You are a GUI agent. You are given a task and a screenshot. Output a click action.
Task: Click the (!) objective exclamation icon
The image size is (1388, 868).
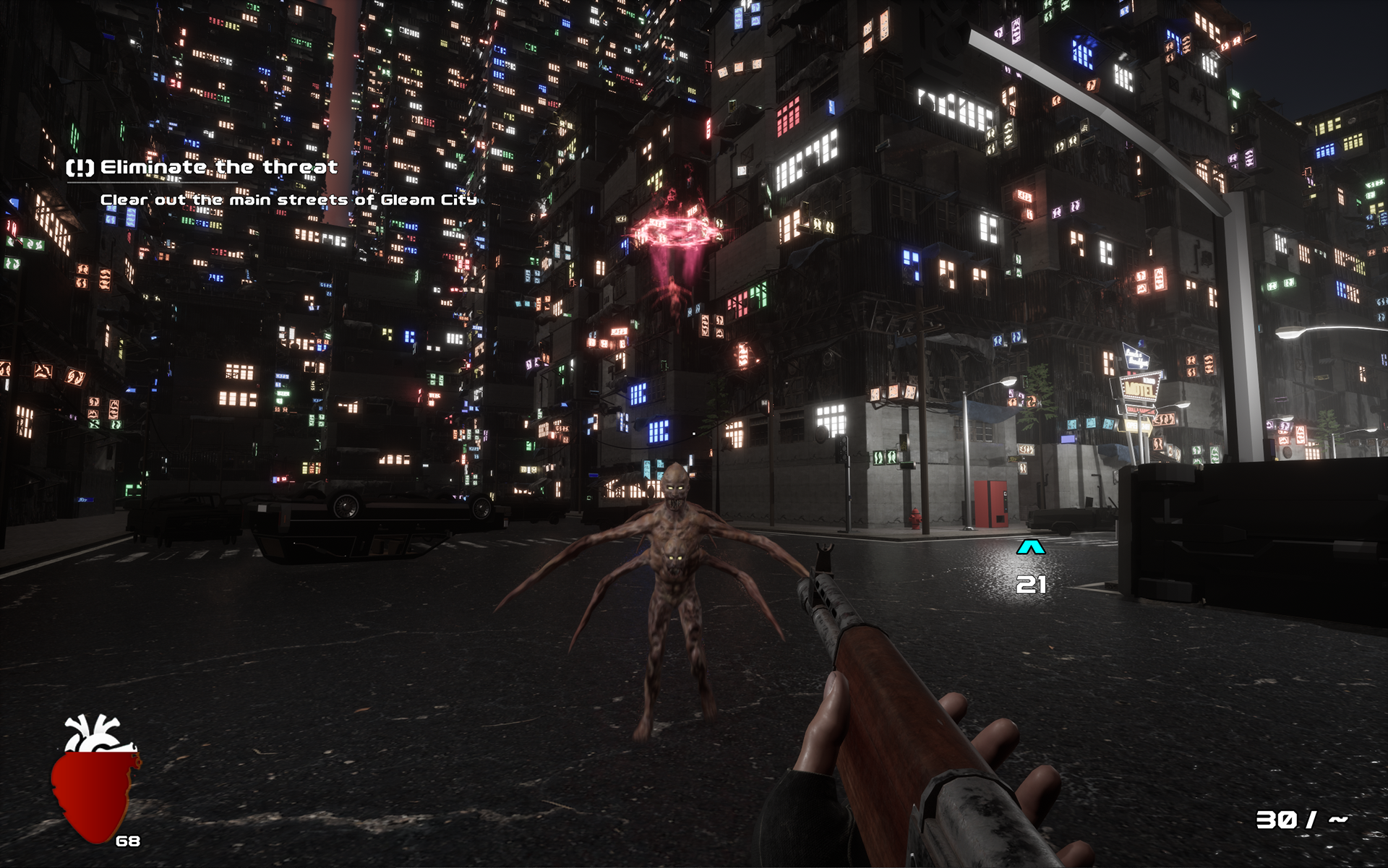[x=80, y=168]
